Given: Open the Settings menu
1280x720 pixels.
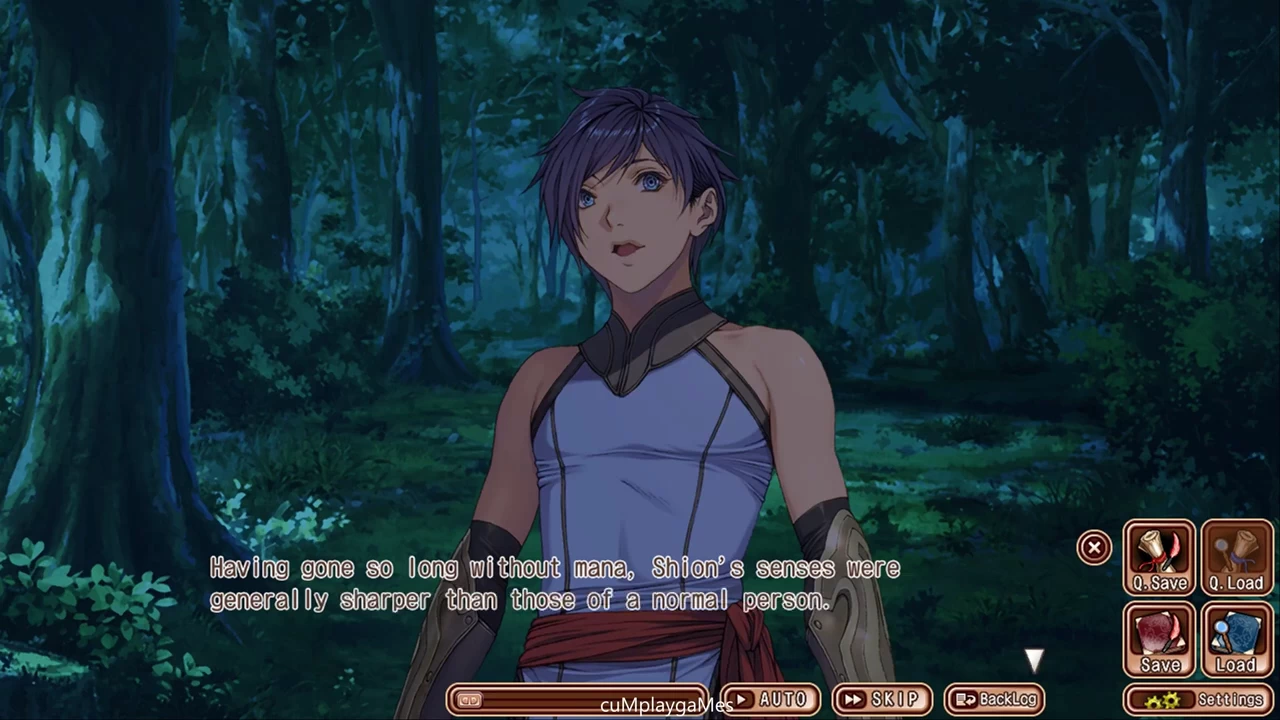Looking at the screenshot, I should tap(1198, 699).
